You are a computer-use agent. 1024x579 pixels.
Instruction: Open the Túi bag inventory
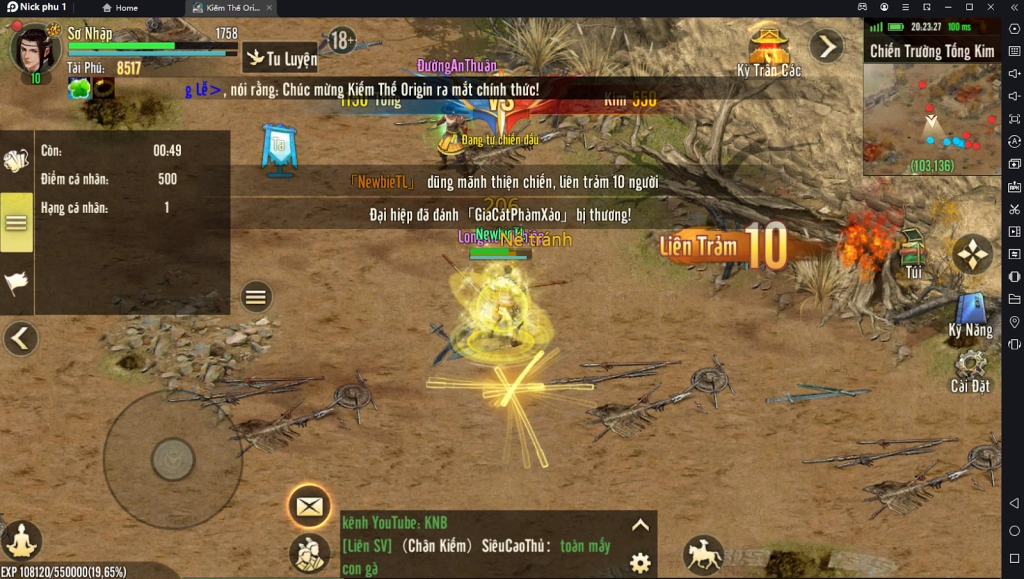click(x=912, y=254)
